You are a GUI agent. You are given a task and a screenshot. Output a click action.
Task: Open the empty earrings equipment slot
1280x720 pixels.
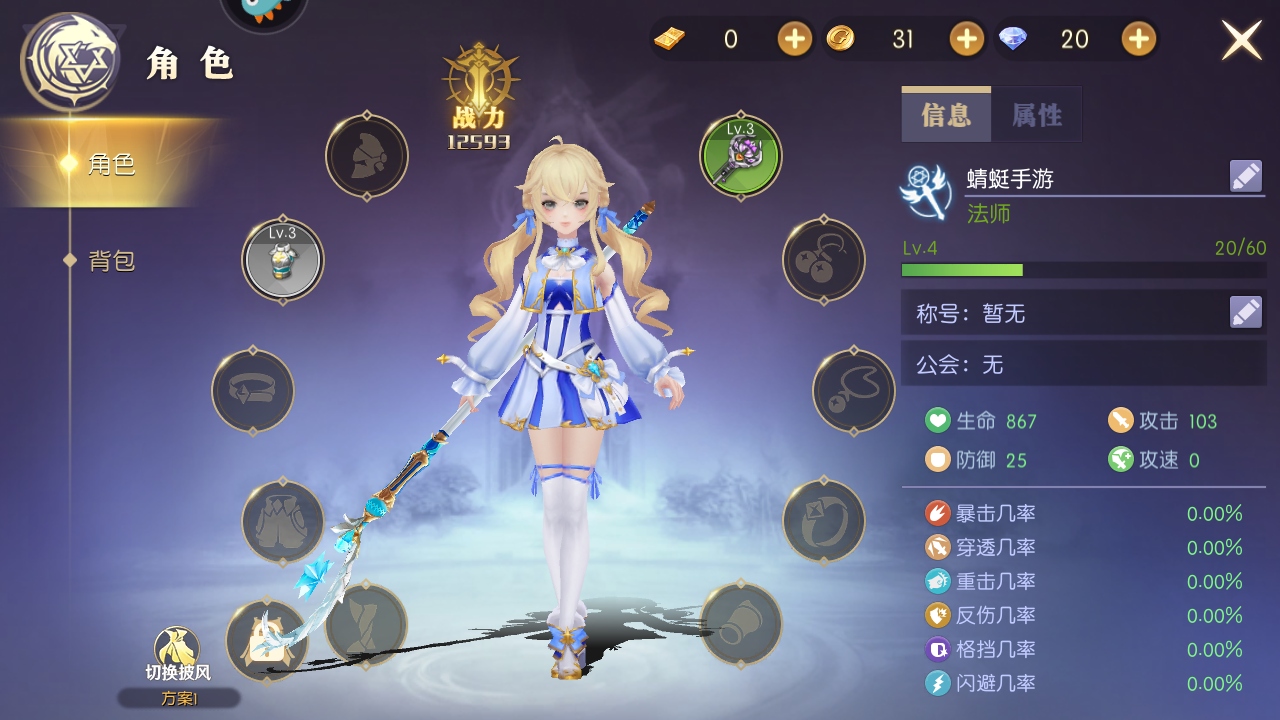point(823,260)
